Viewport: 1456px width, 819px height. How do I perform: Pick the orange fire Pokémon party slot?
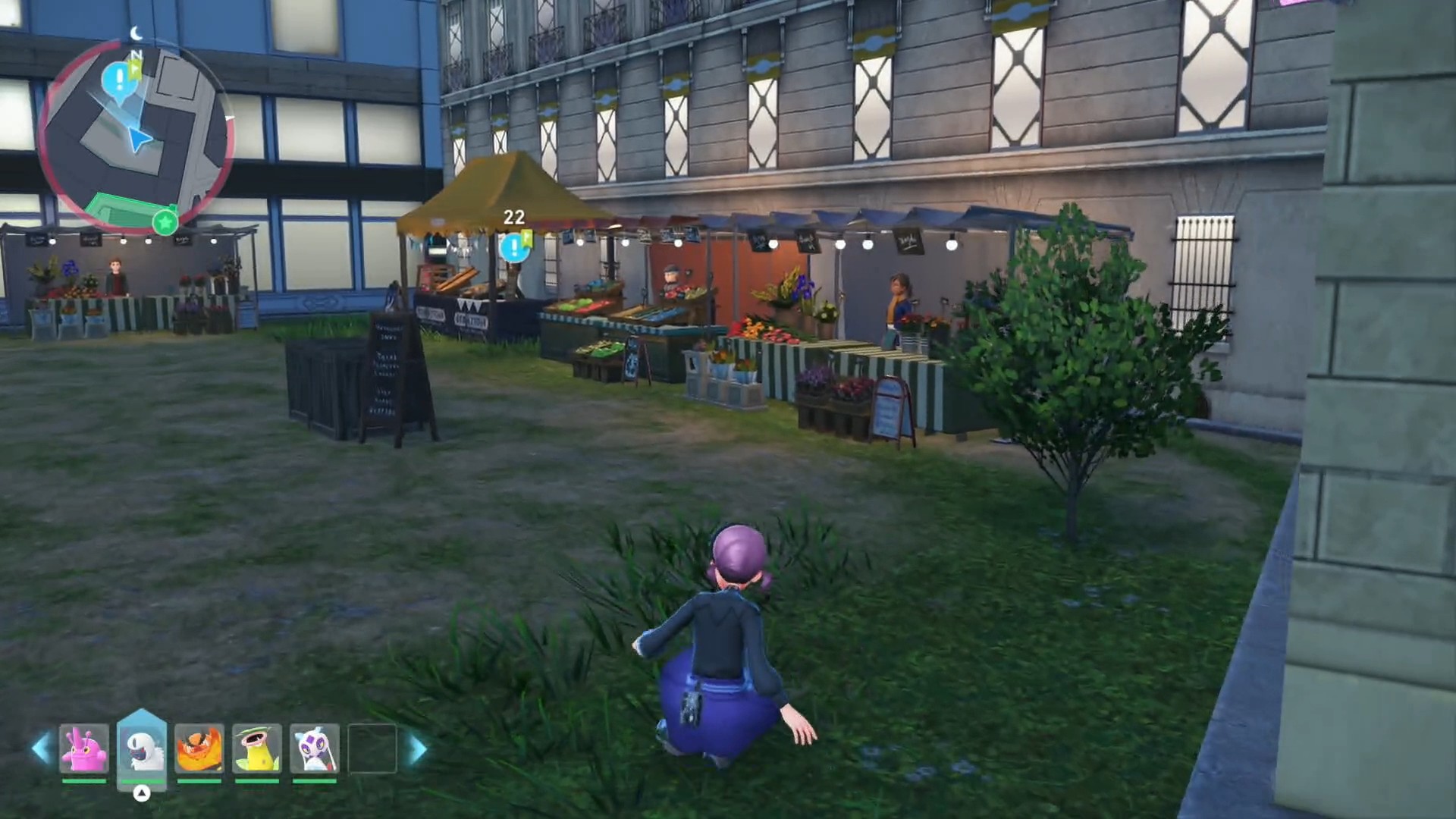pyautogui.click(x=199, y=748)
